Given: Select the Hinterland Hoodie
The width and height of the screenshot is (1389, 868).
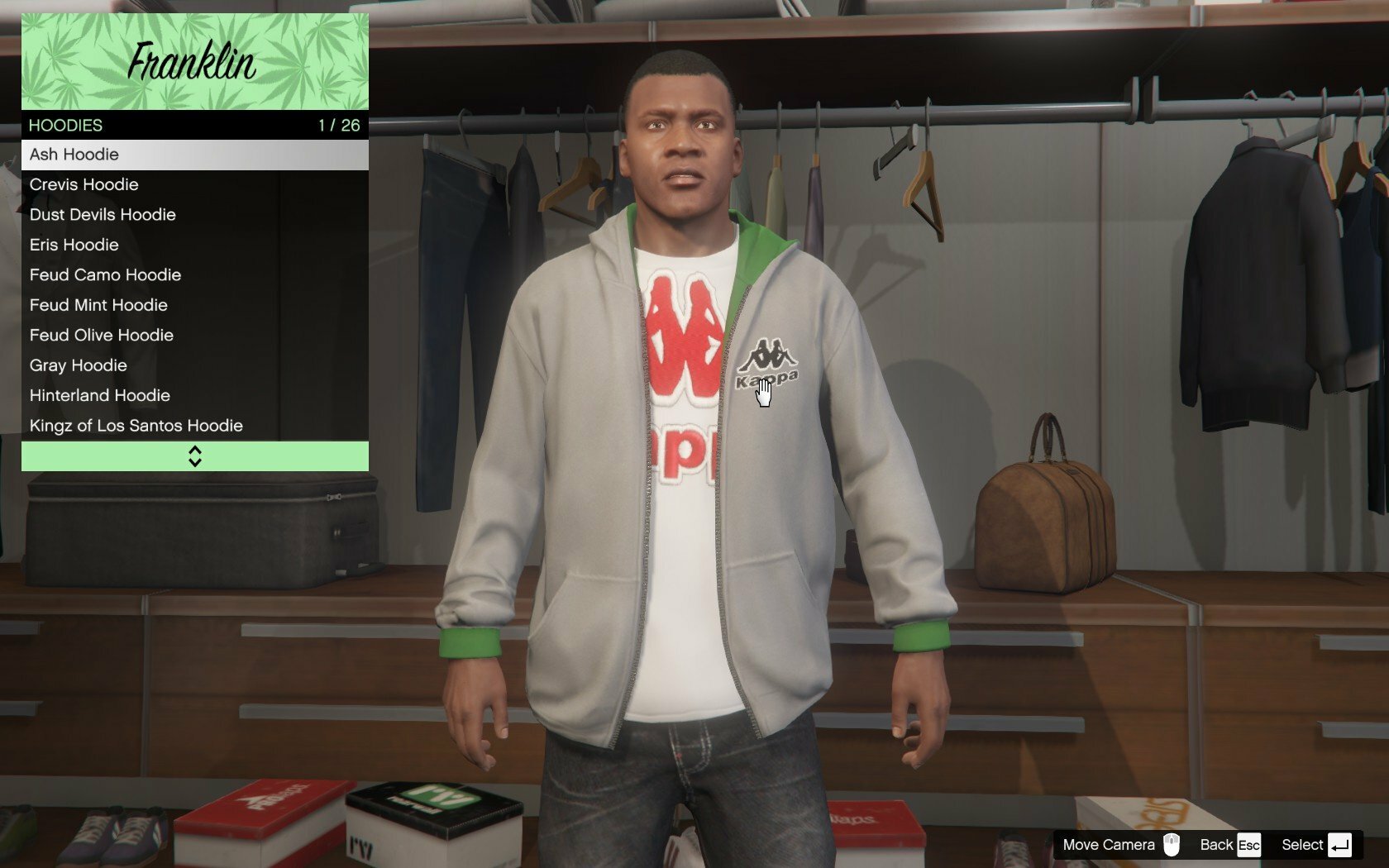Looking at the screenshot, I should tap(194, 396).
